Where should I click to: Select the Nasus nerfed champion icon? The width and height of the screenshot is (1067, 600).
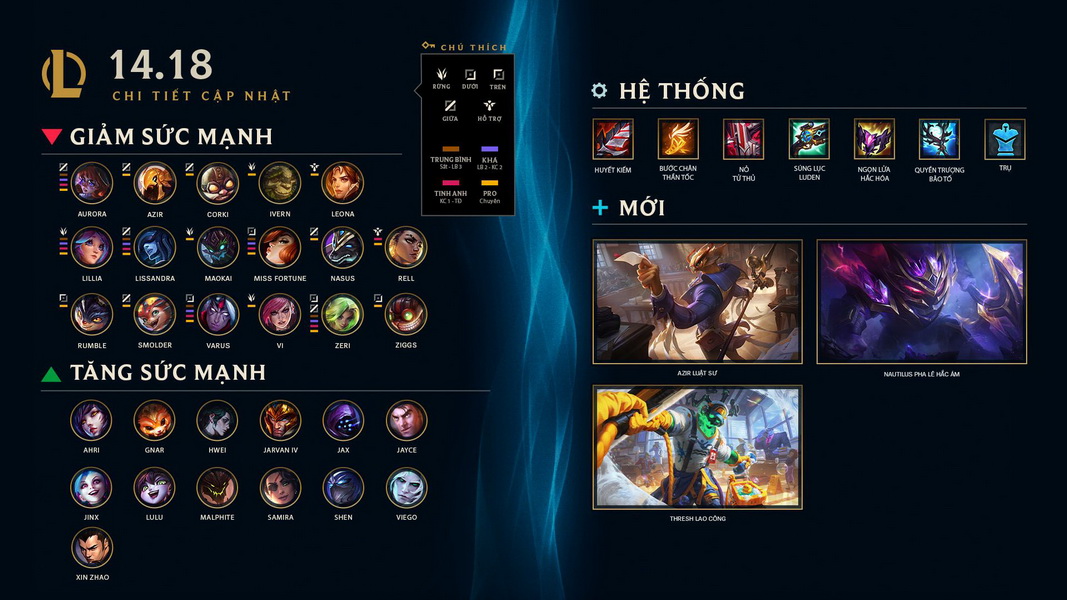343,248
